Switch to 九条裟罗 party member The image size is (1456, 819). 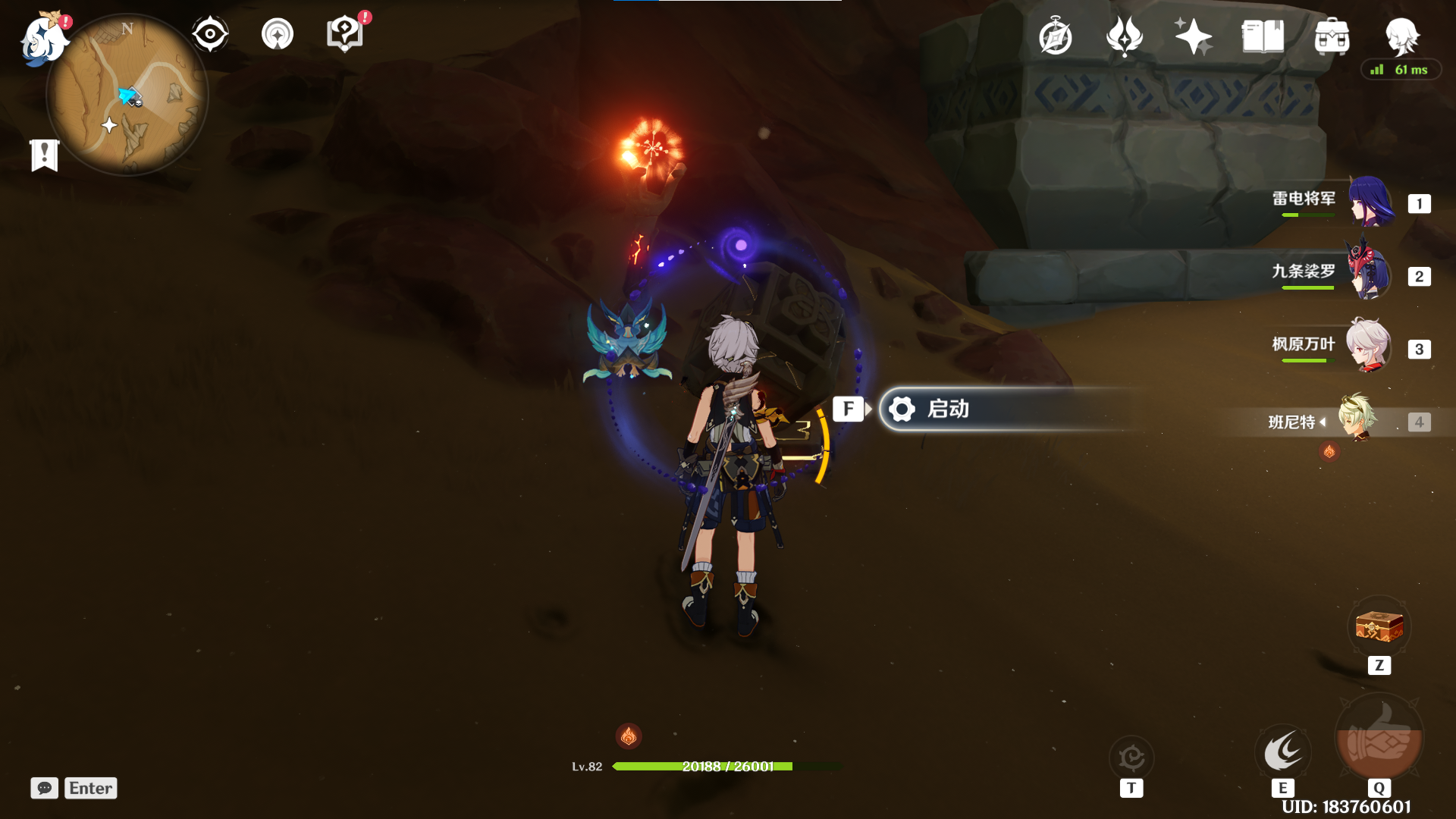[1369, 273]
